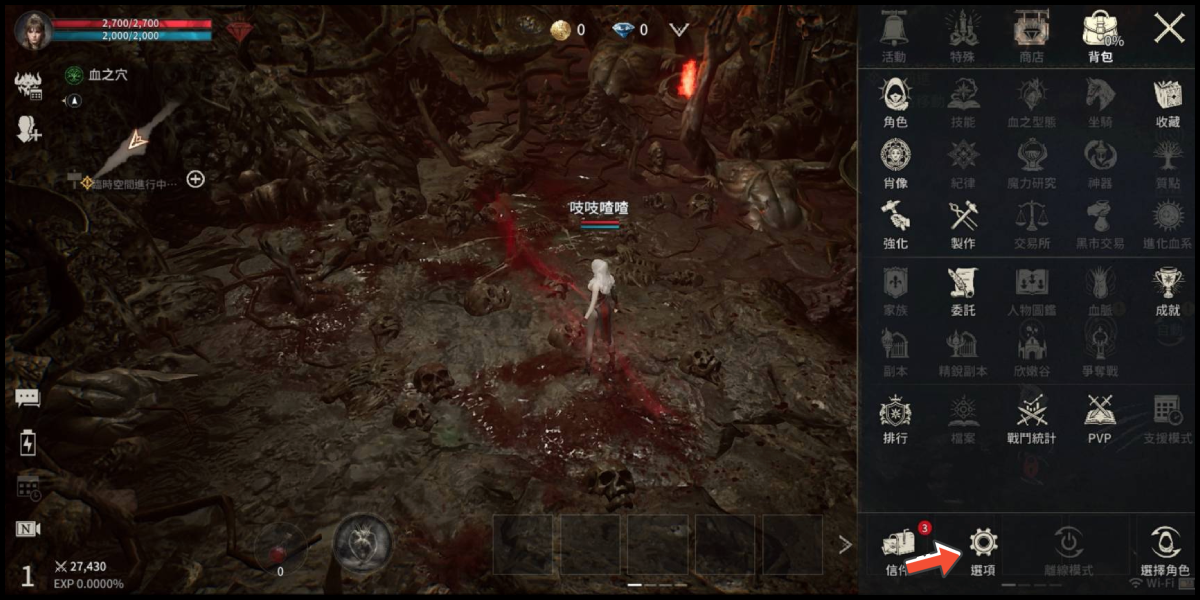The height and width of the screenshot is (600, 1200).
Task: Open the 收藏 collection menu
Action: (x=1167, y=103)
